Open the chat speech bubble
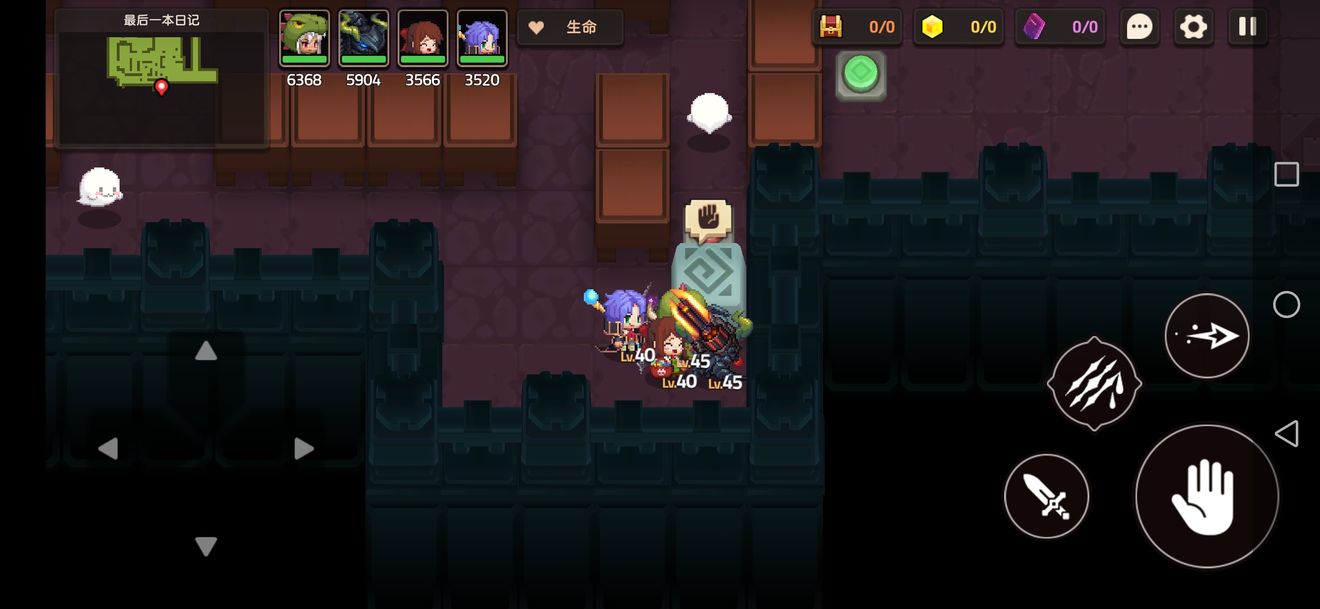Screen dimensions: 1320x609 (x=1139, y=27)
